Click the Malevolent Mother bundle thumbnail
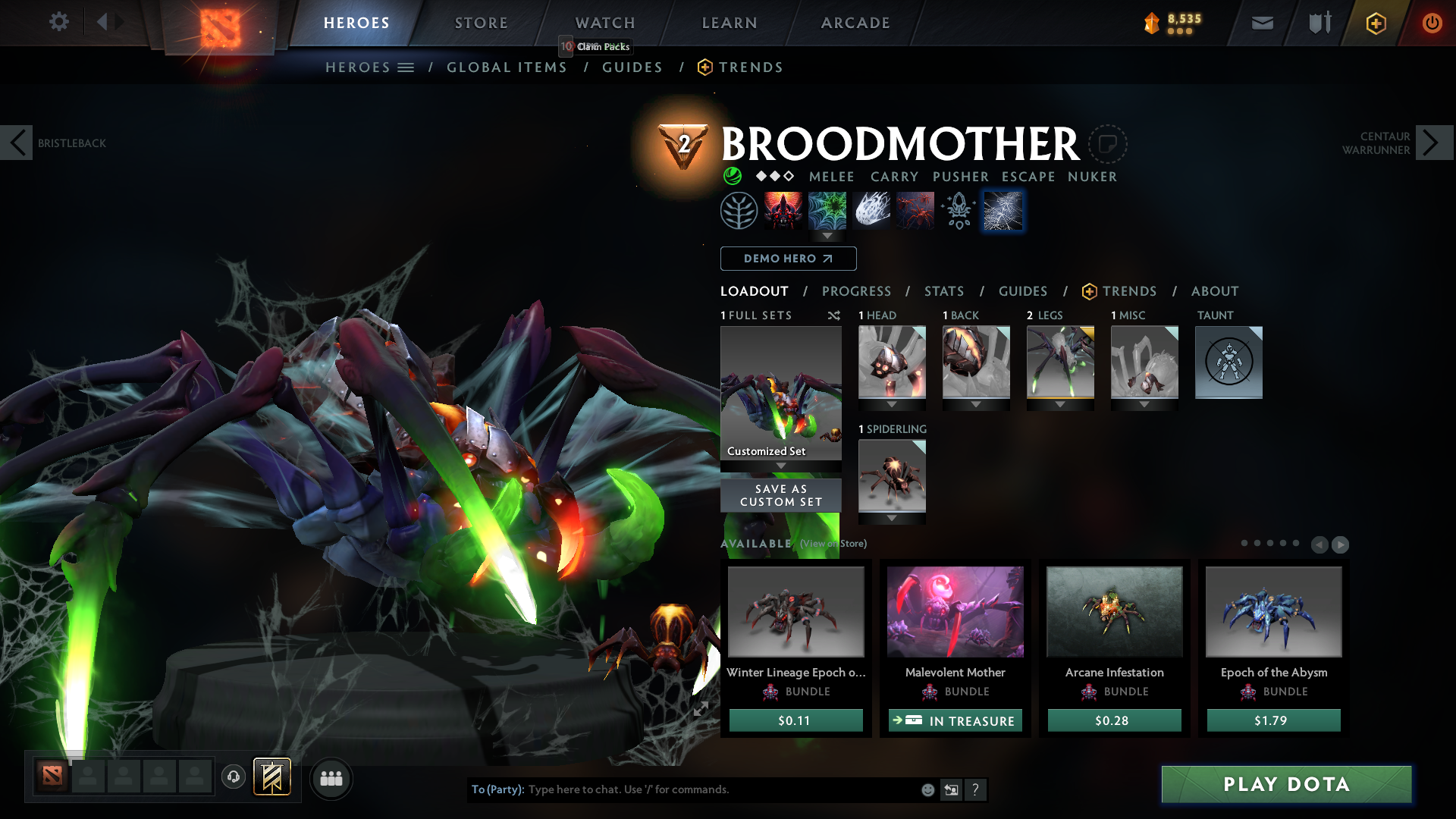Image resolution: width=1456 pixels, height=819 pixels. pos(955,612)
